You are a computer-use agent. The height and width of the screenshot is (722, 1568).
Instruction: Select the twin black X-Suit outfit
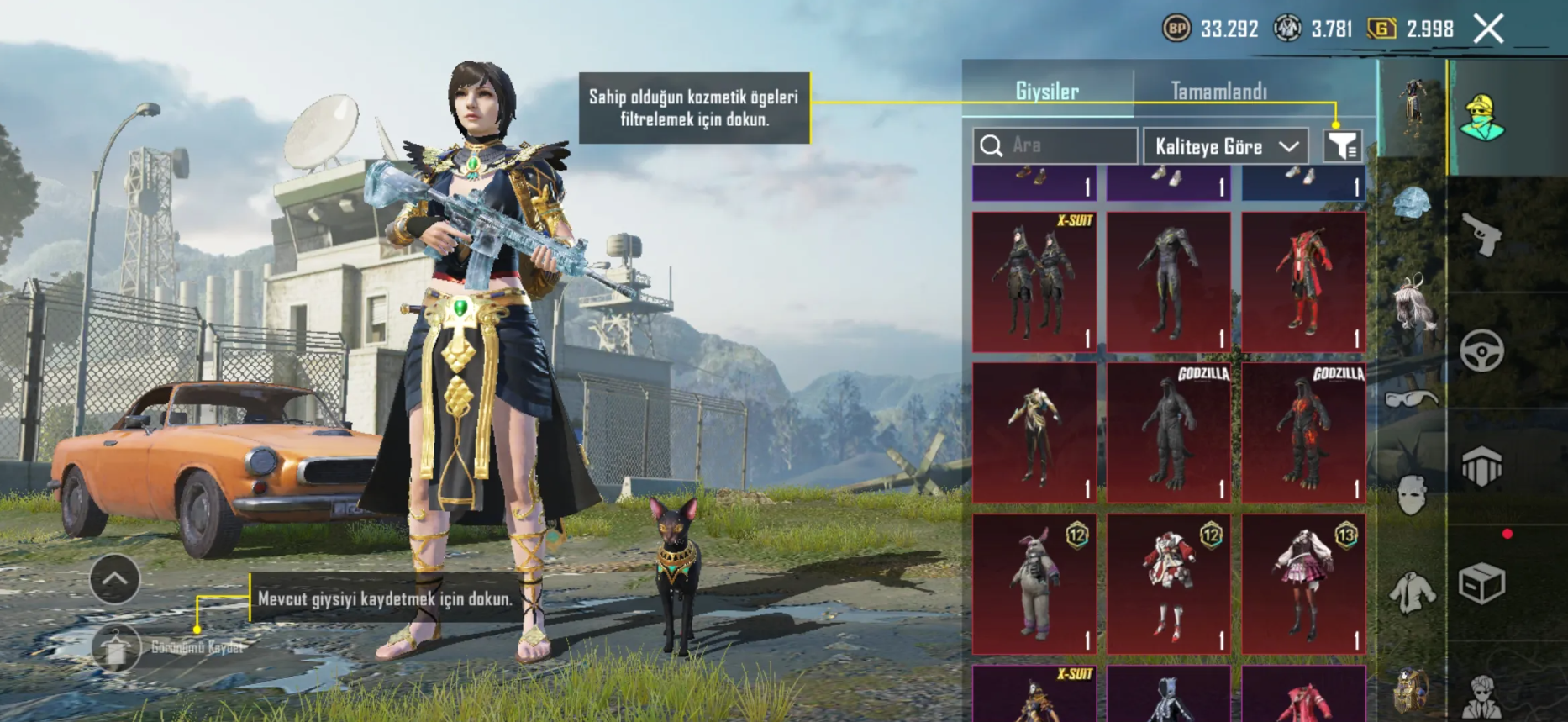pos(1034,282)
